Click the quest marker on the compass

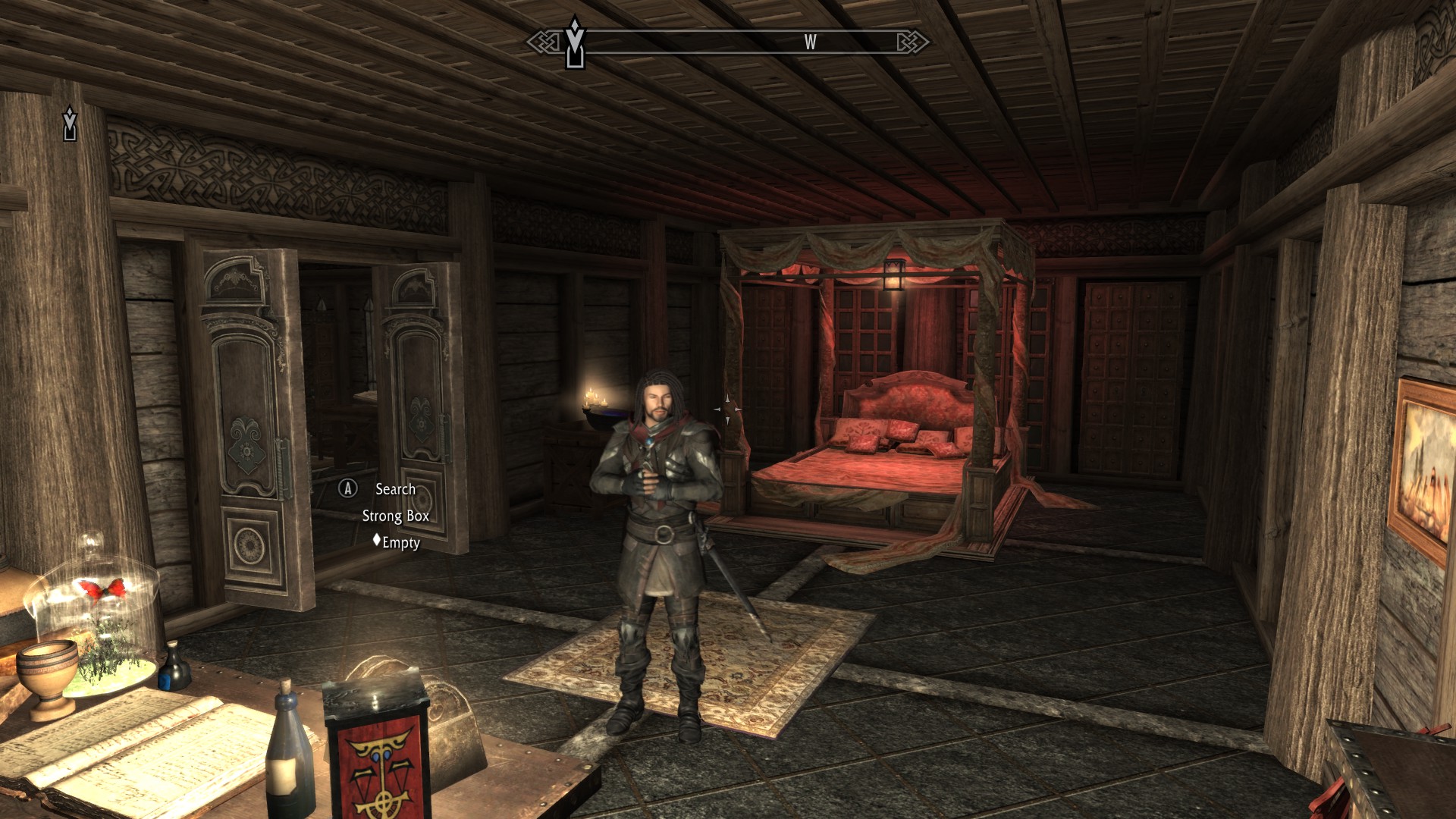(x=575, y=43)
